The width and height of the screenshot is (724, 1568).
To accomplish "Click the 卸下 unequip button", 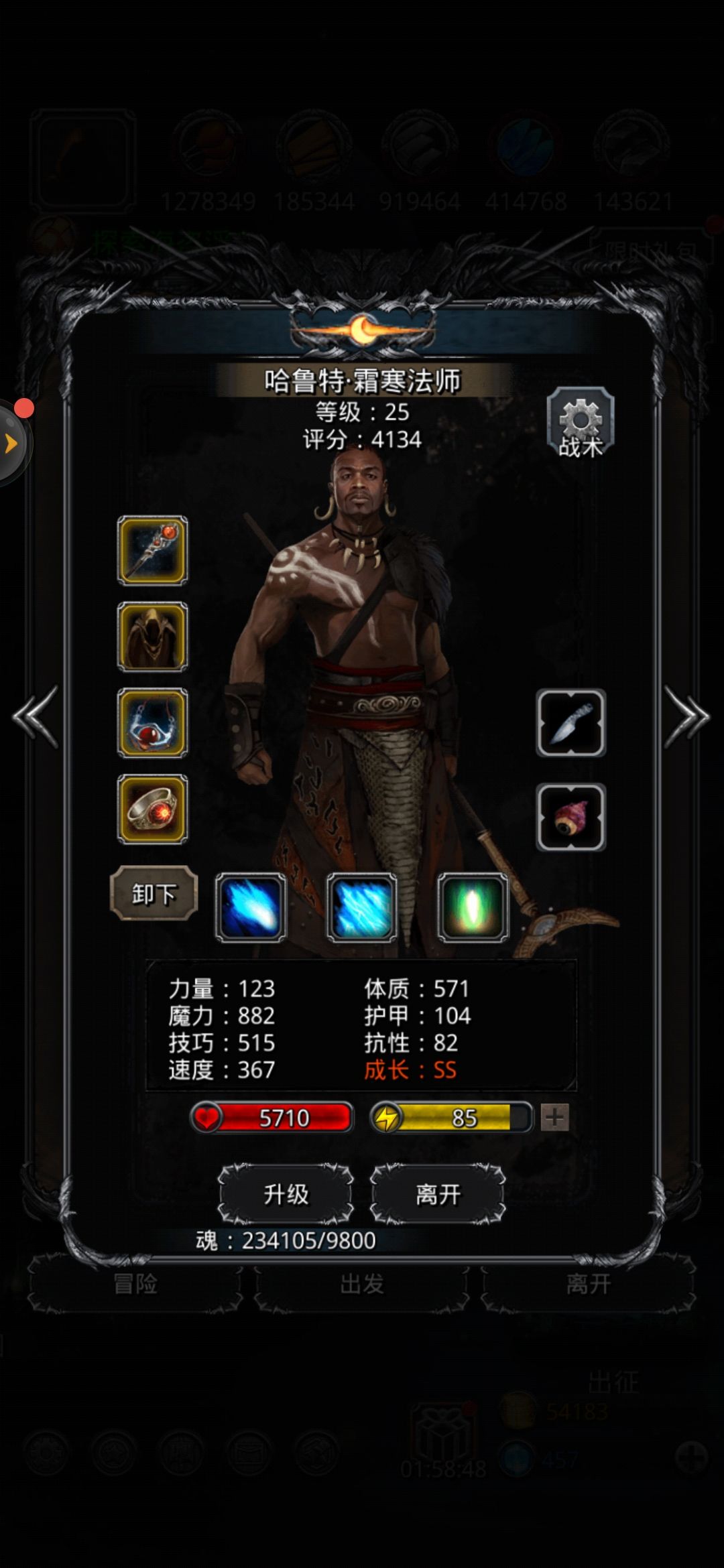I will [154, 893].
